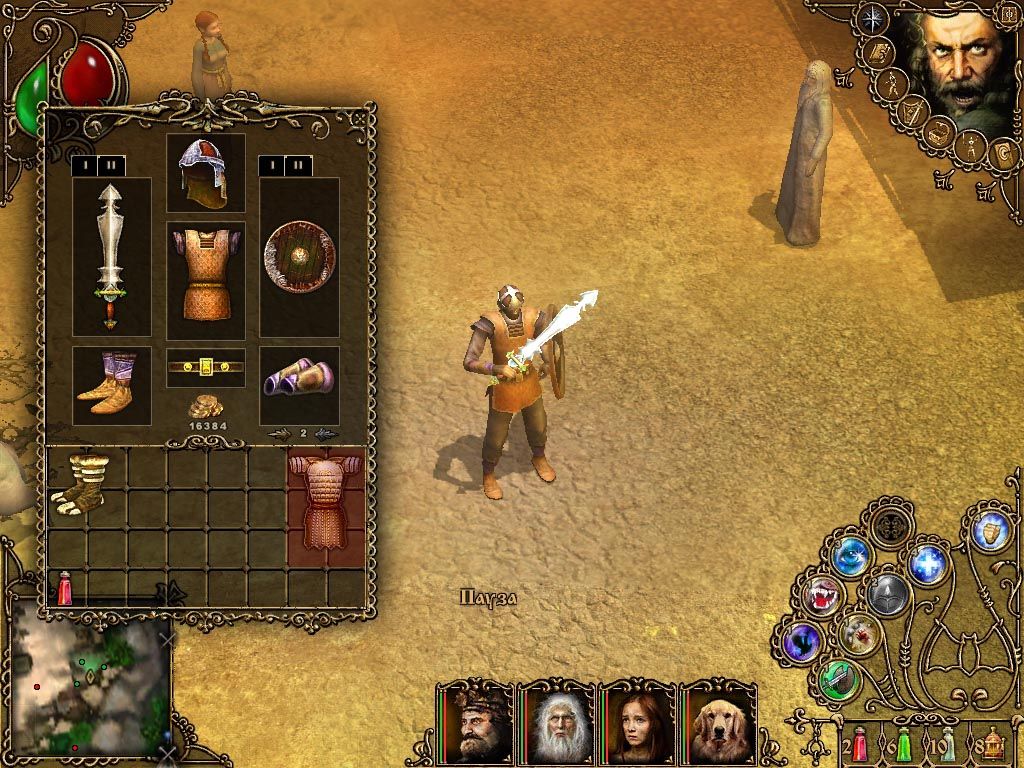Click the equipped helmet slot
This screenshot has width=1024, height=768.
pyautogui.click(x=205, y=171)
